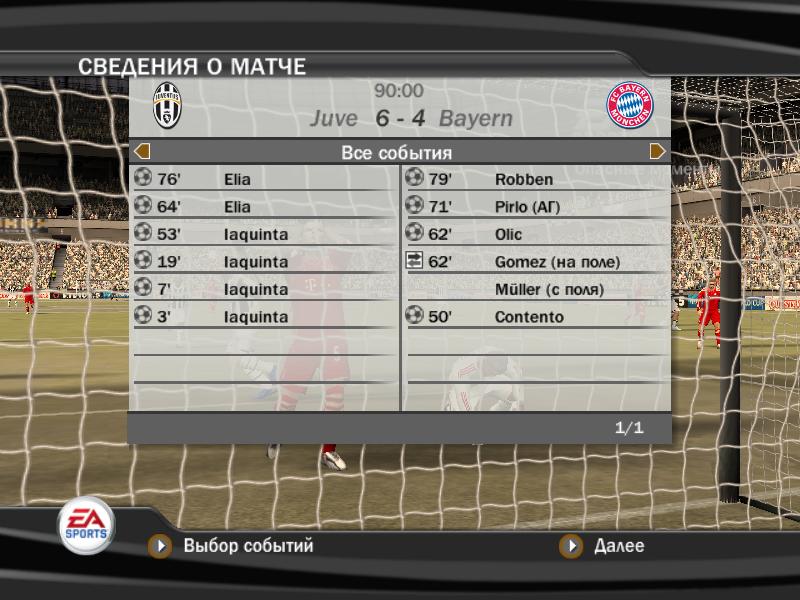The image size is (800, 600).
Task: Select Iaquinta's 3' goal row
Action: pos(264,317)
